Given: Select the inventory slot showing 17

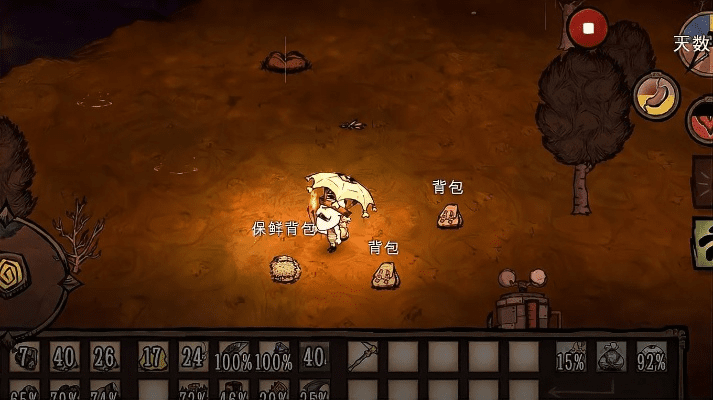Looking at the screenshot, I should click(153, 357).
